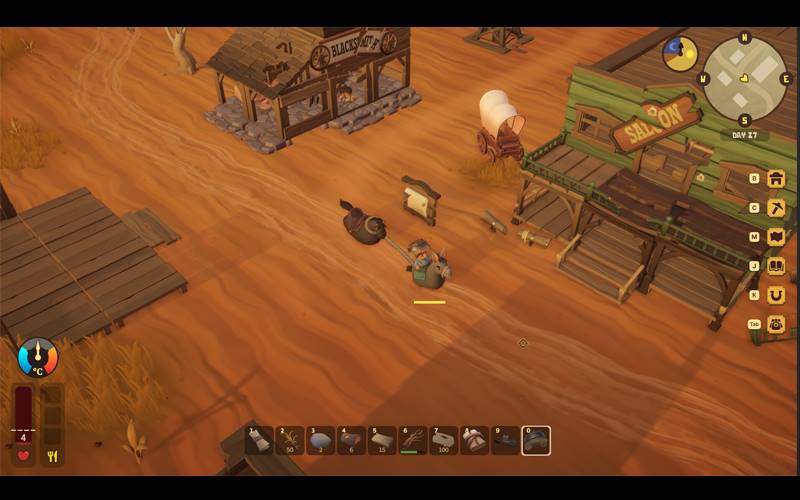Open the journal book icon

click(775, 266)
